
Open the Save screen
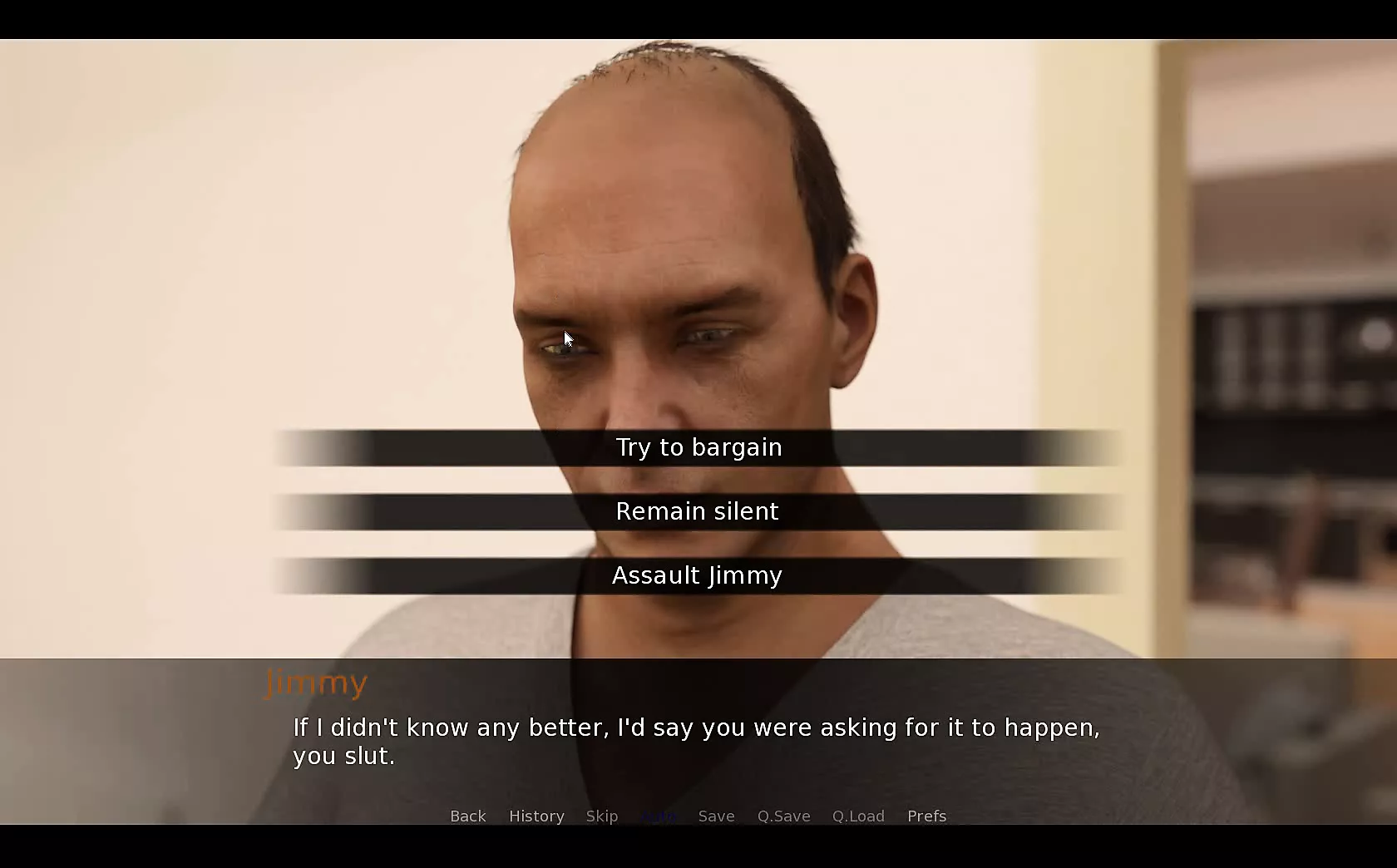(x=716, y=816)
